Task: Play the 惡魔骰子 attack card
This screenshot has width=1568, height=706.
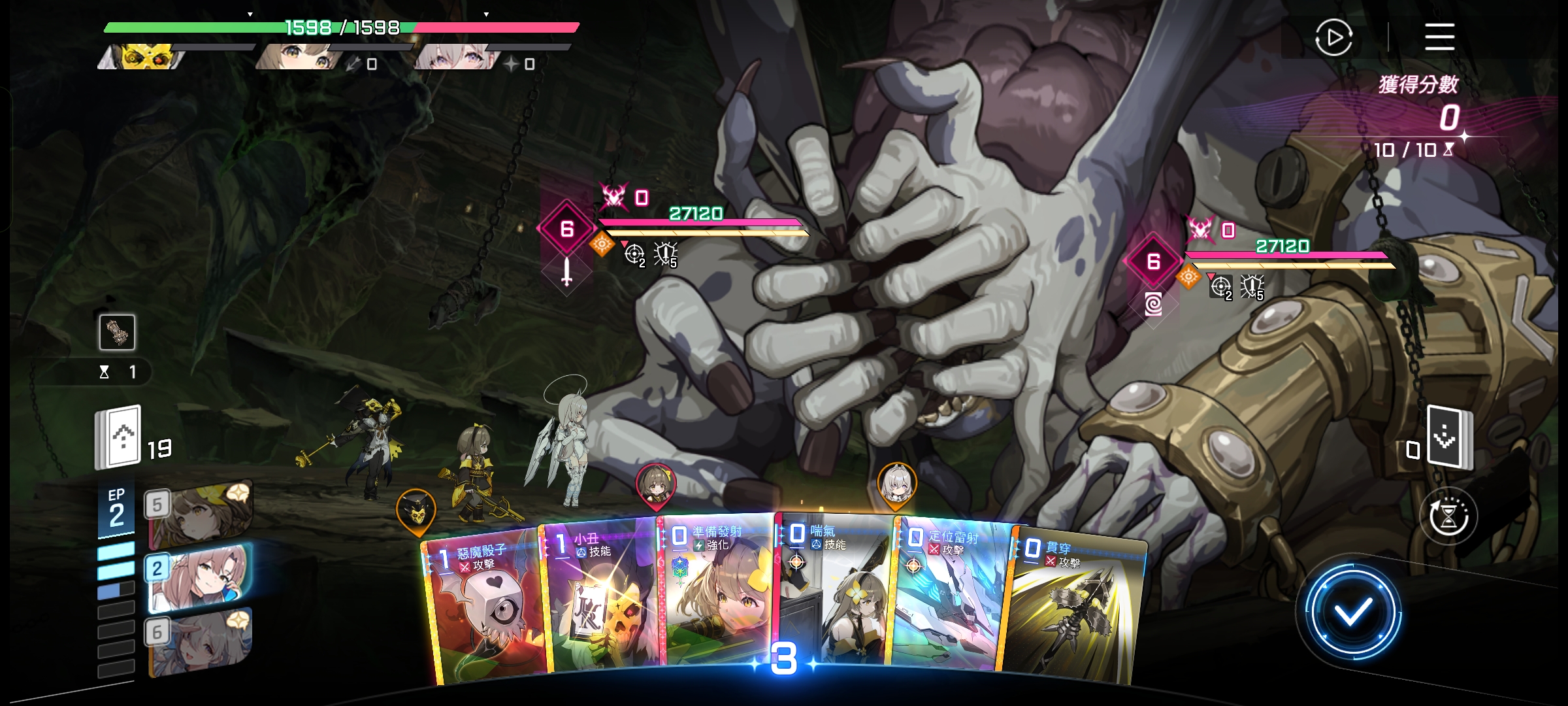Action: coord(483,608)
